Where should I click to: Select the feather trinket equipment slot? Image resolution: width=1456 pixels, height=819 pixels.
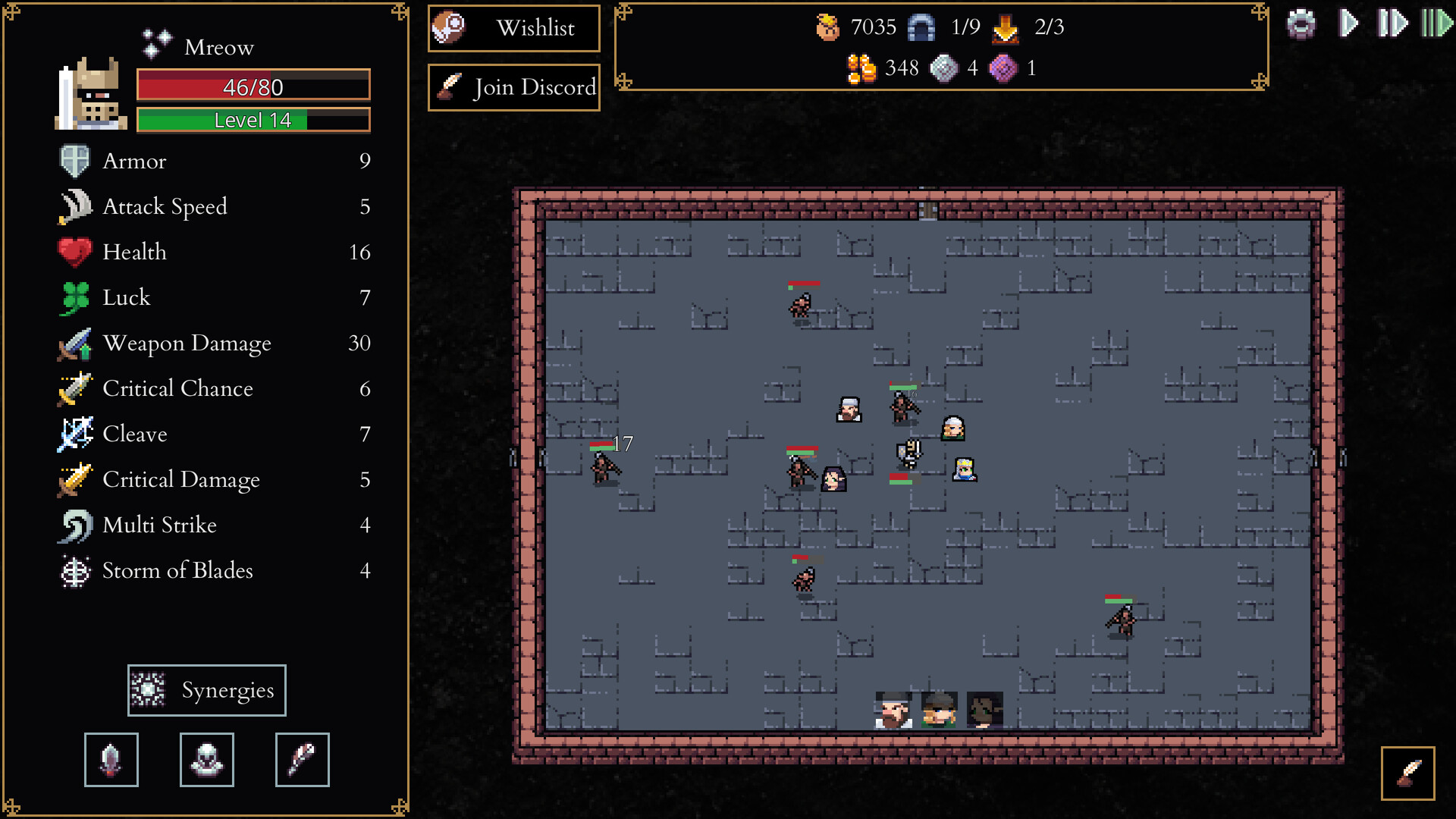(x=302, y=759)
